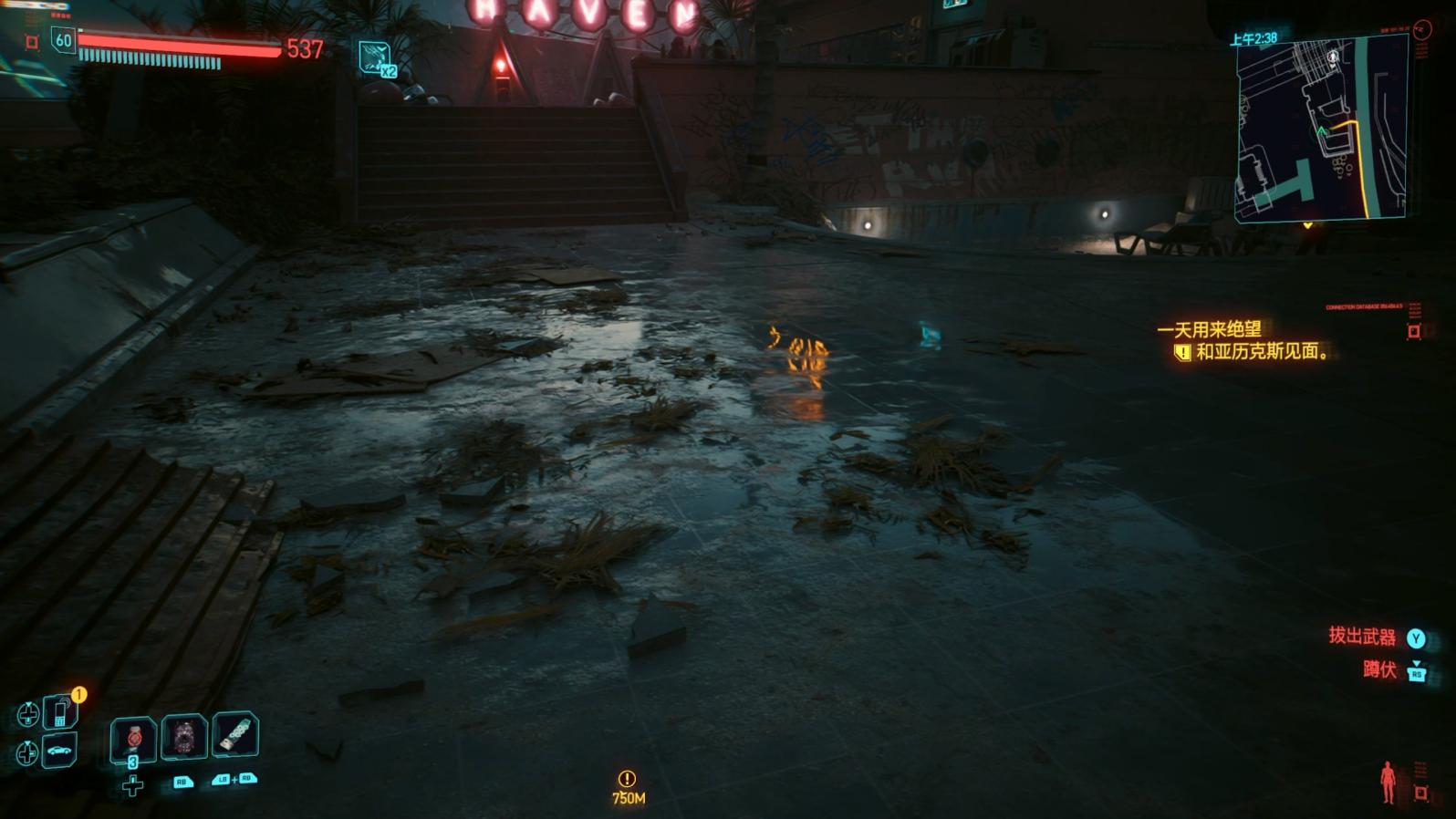Use the red healing inhaler slot

pos(133,737)
